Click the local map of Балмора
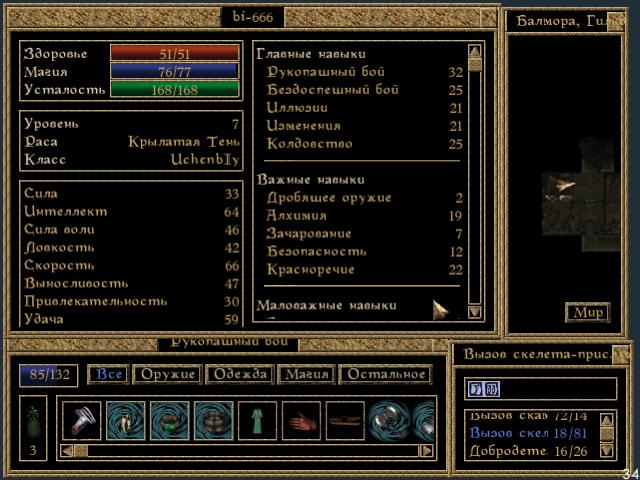The height and width of the screenshot is (480, 640). pos(567,180)
